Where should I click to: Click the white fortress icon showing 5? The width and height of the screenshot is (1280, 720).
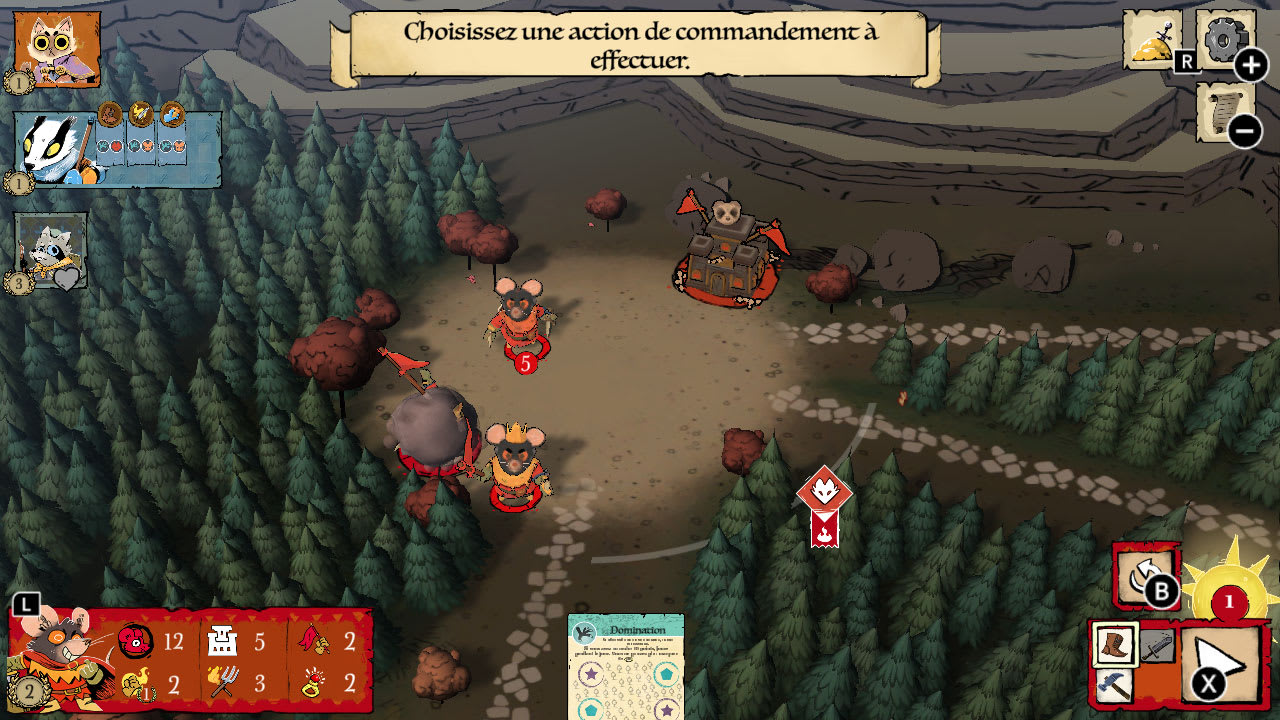point(222,638)
